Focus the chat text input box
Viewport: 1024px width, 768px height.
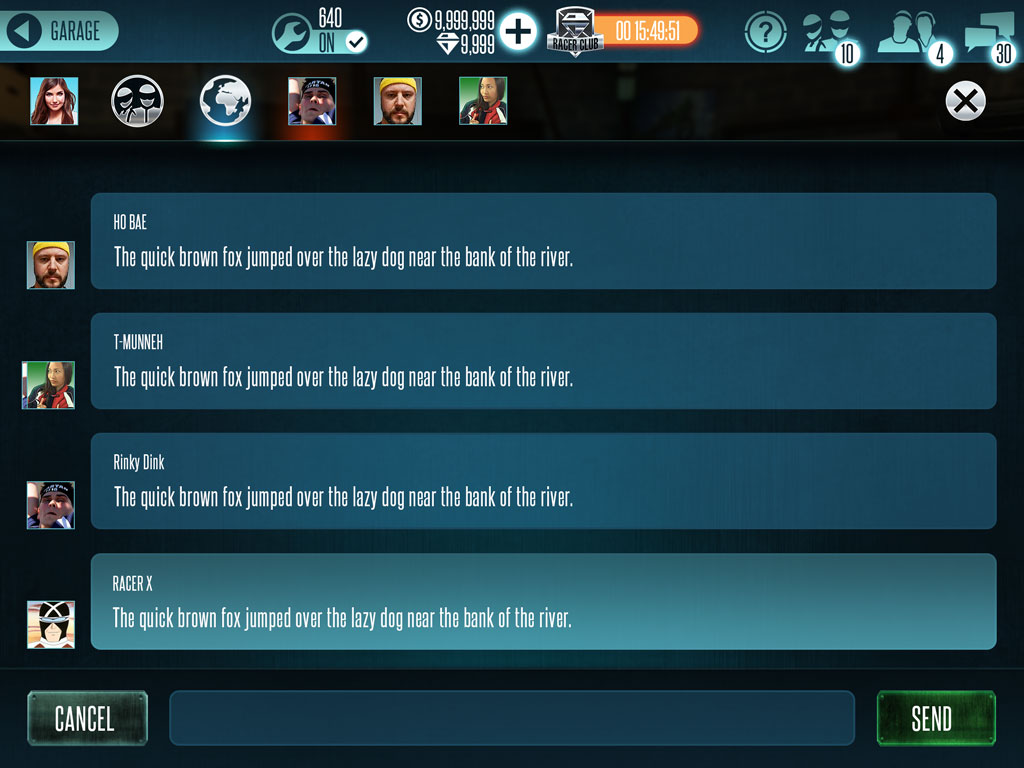511,718
